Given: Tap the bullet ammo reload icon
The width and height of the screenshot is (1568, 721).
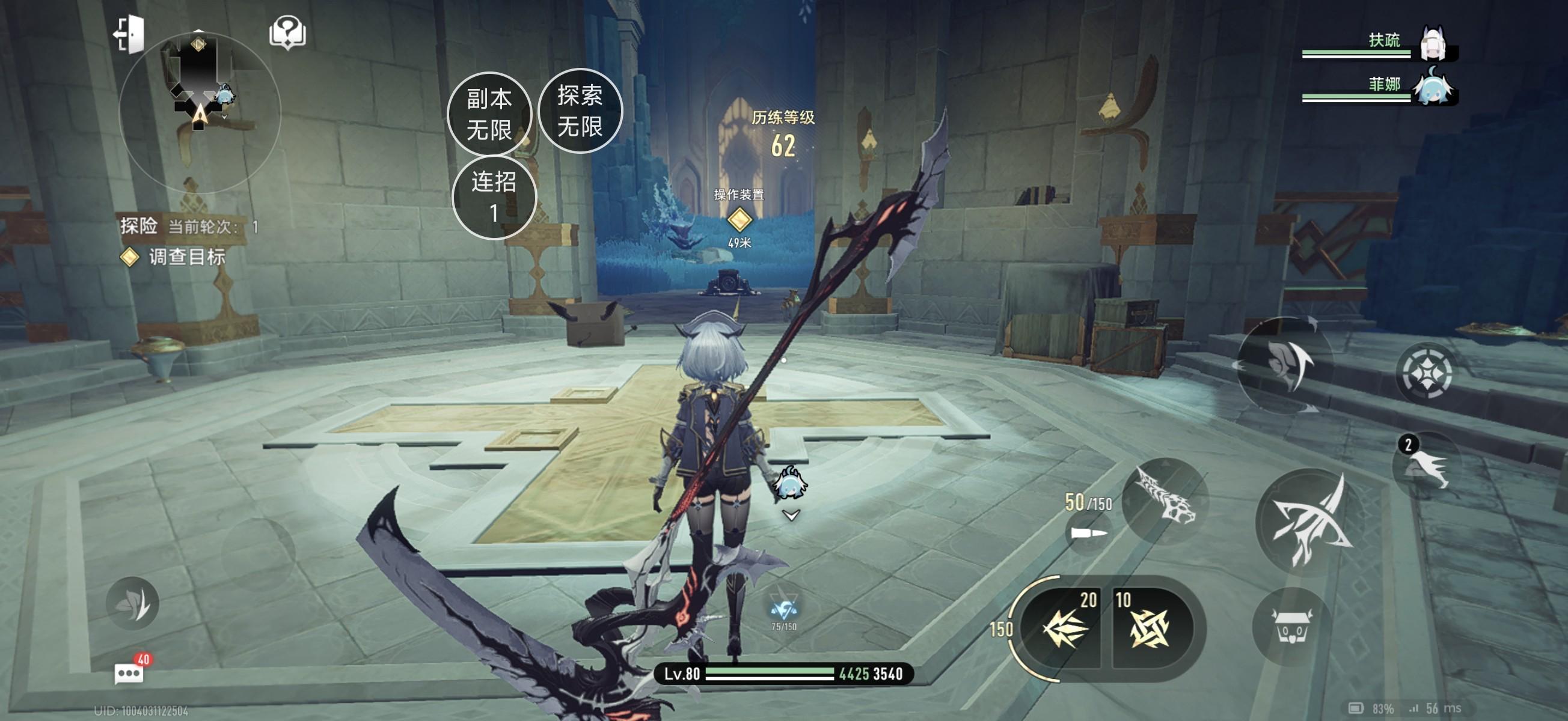Looking at the screenshot, I should [1088, 534].
